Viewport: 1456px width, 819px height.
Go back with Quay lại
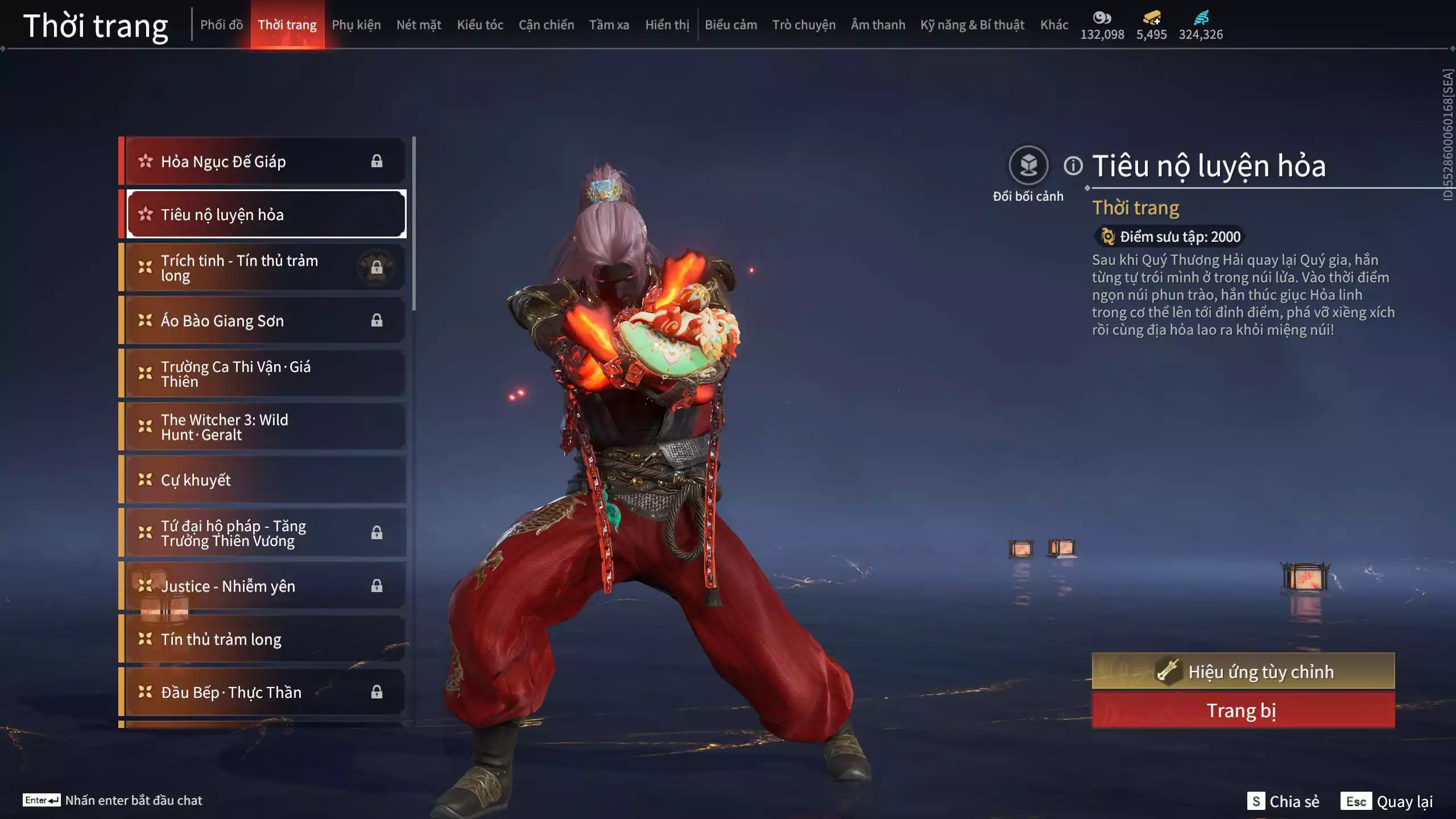tap(1387, 801)
